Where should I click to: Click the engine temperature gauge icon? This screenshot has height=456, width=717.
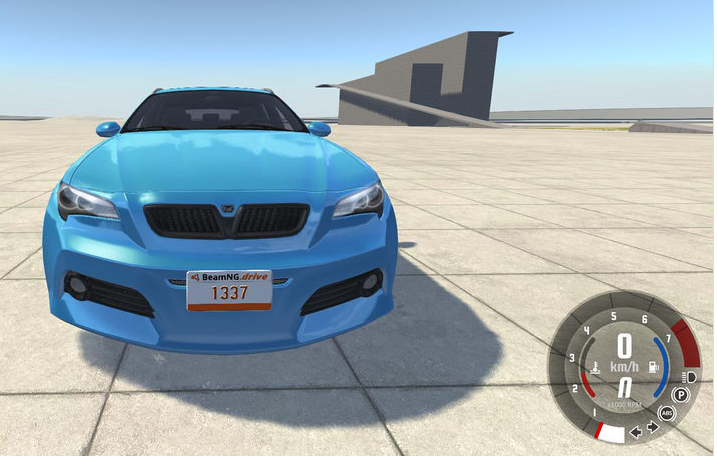[596, 367]
